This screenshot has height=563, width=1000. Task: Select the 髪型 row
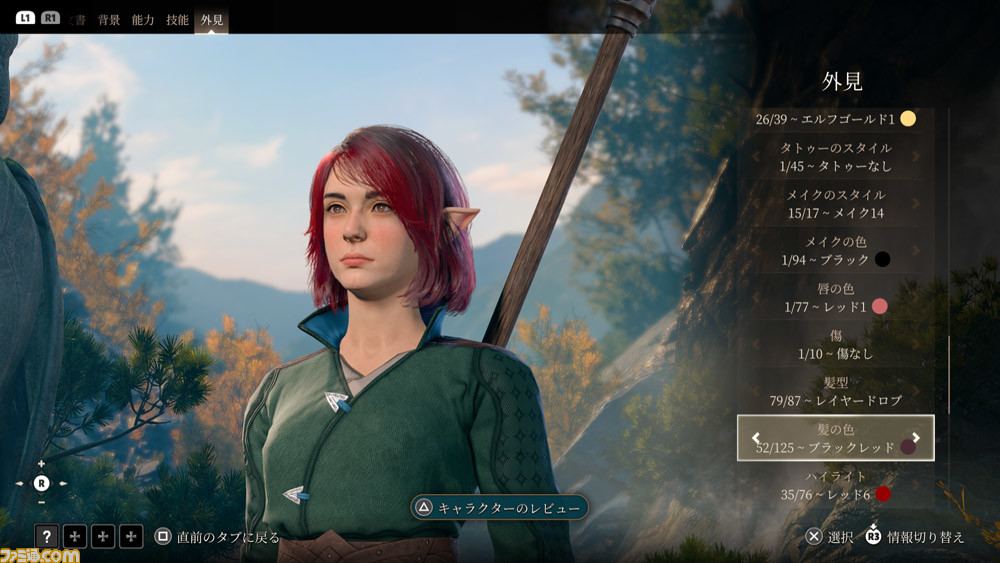click(x=835, y=391)
